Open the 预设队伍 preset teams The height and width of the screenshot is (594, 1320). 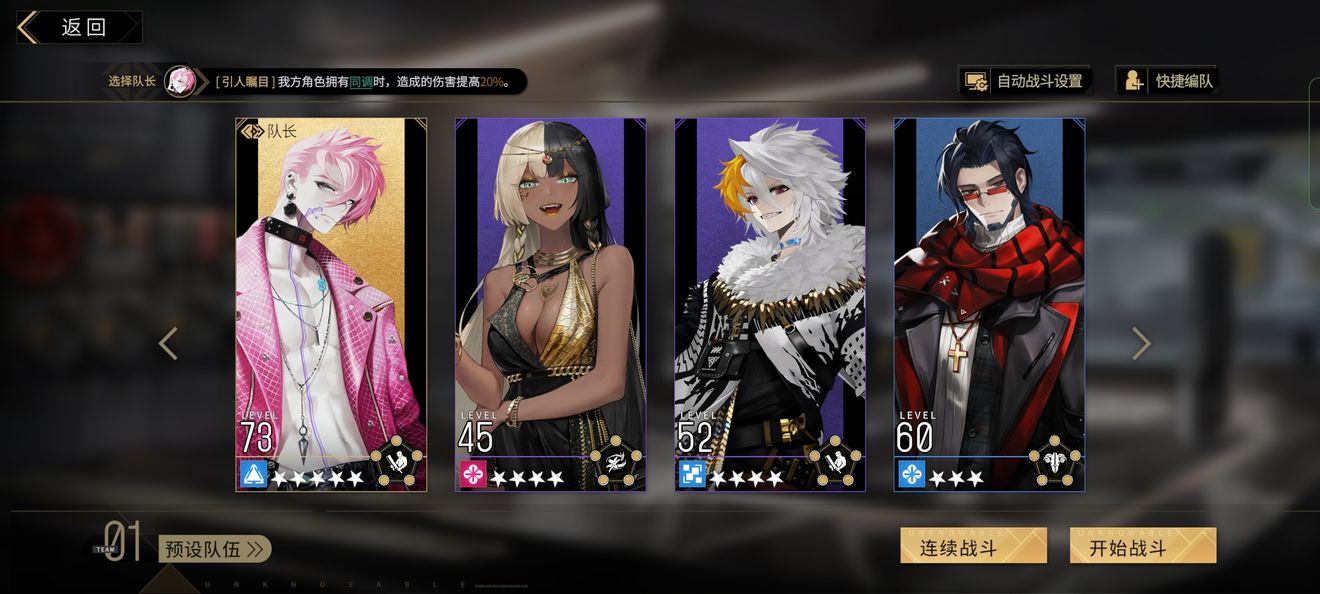214,549
